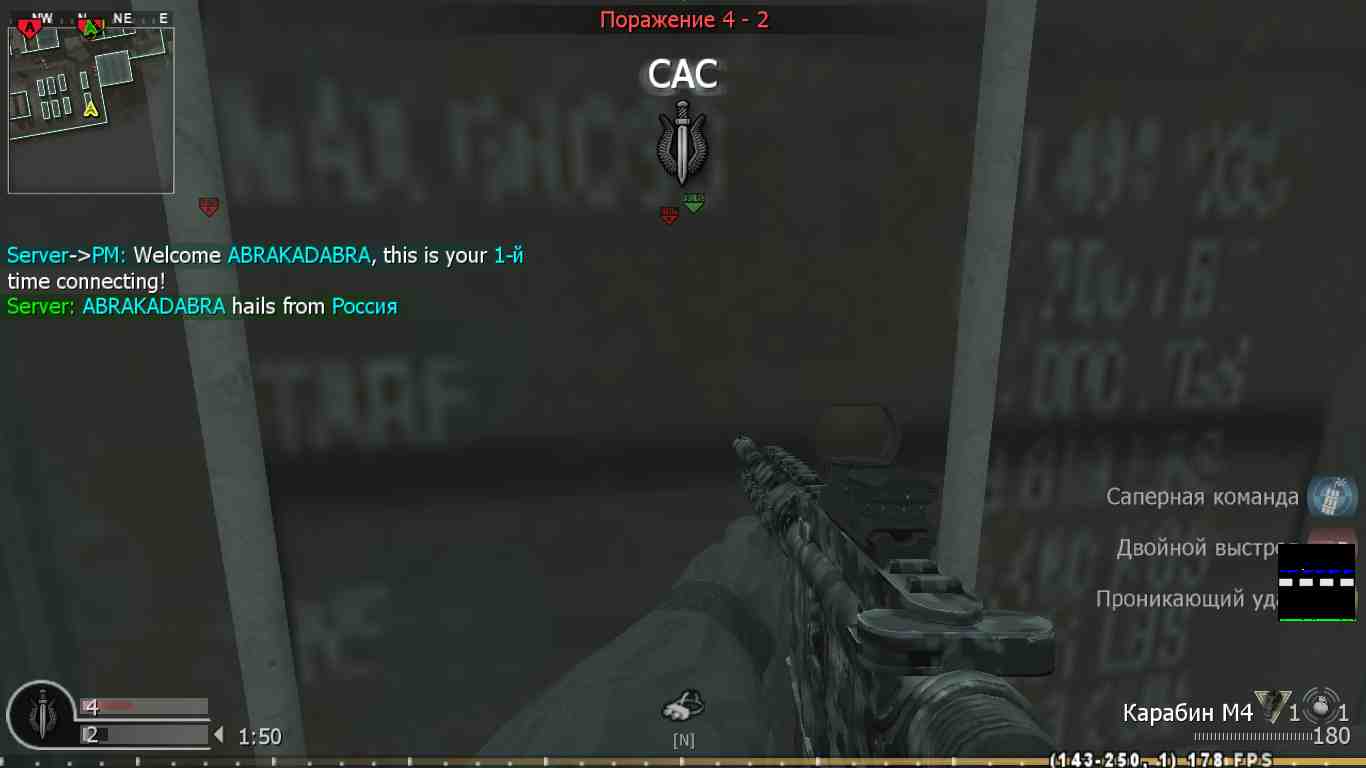Expand the scoreboard via the arrow near 1:50
The height and width of the screenshot is (768, 1366).
click(219, 733)
